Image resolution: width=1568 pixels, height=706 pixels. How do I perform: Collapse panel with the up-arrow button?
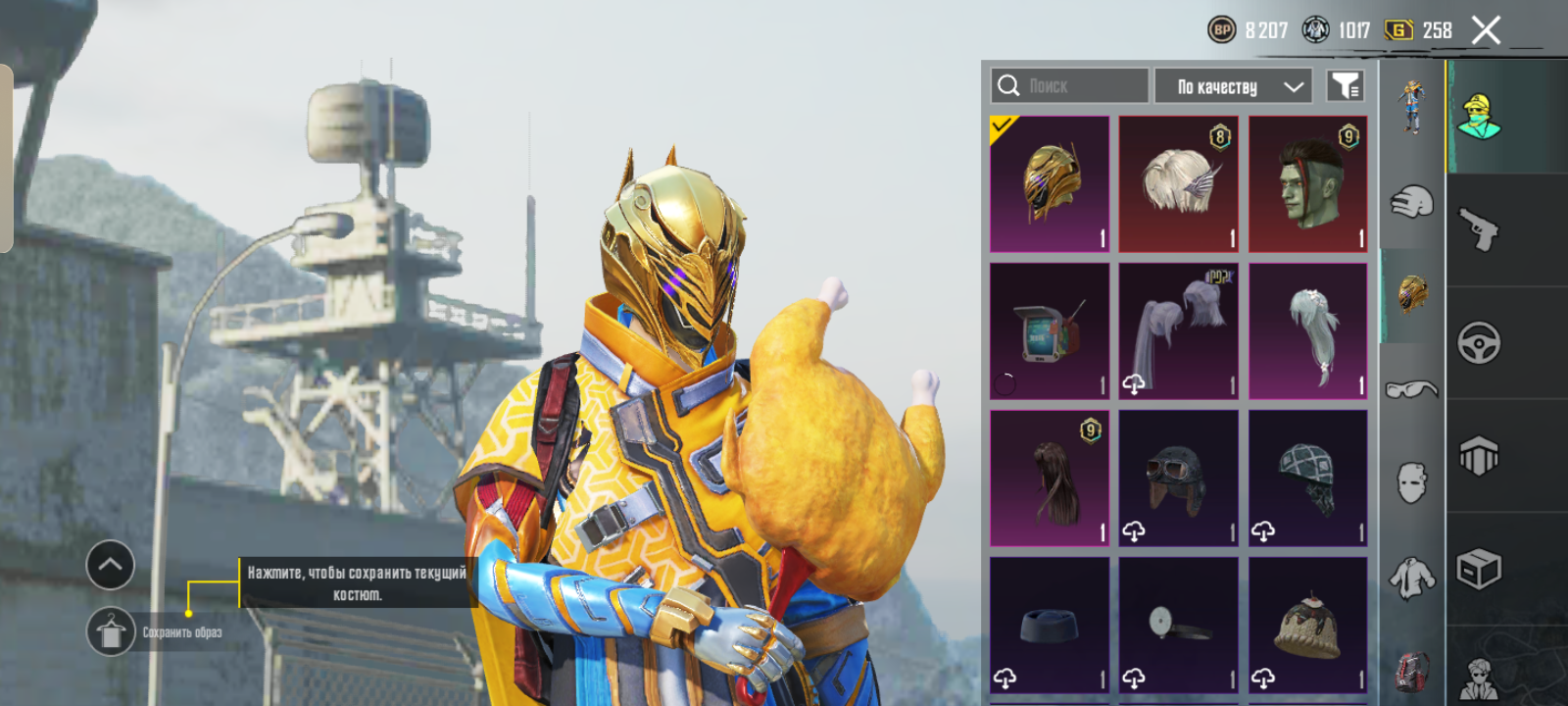point(111,565)
